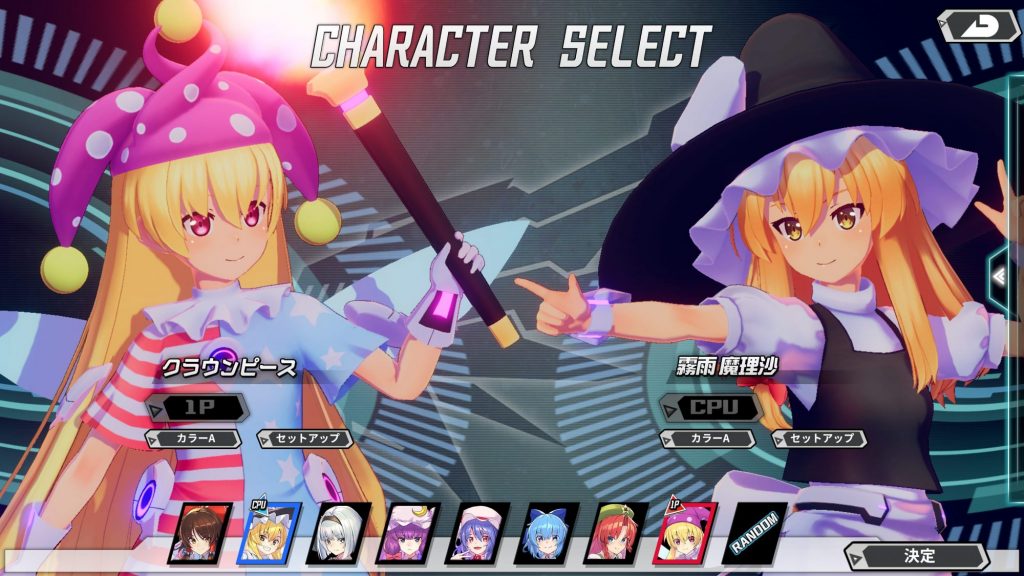
Task: Change Clownpiece's カラーA color option
Action: click(195, 438)
